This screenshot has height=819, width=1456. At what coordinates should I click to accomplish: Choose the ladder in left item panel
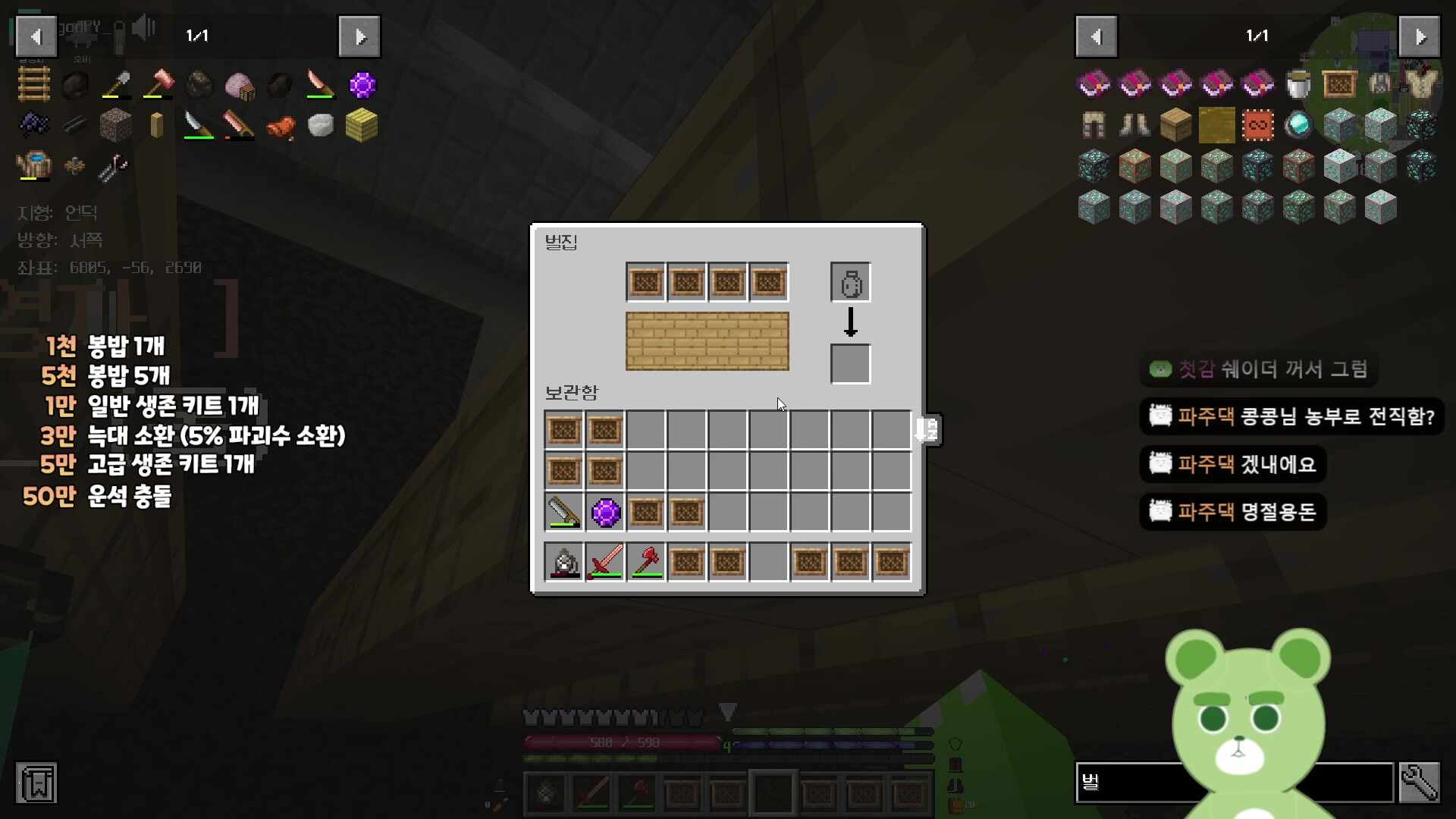coord(34,84)
